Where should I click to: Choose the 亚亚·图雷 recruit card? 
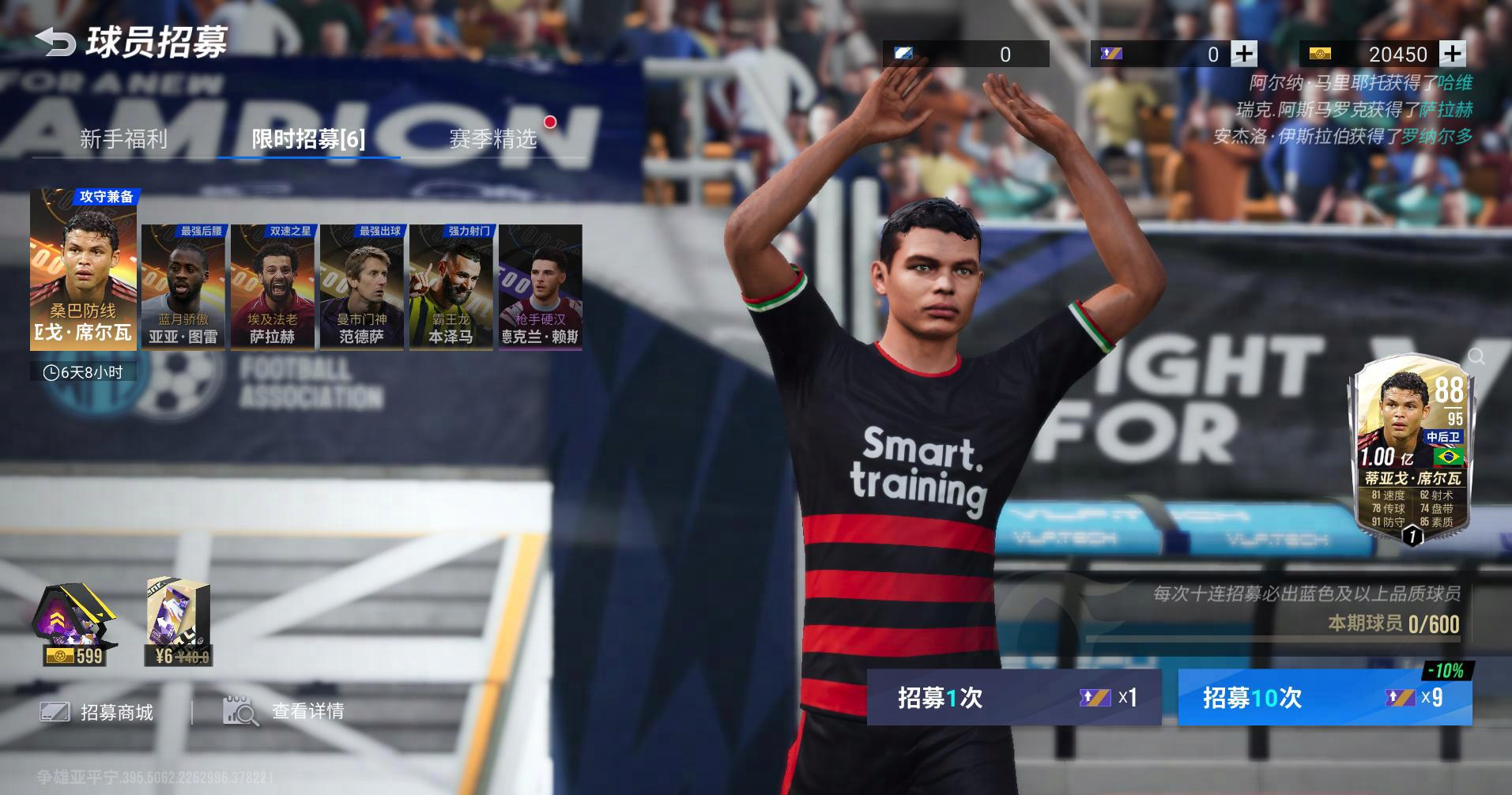coord(183,287)
